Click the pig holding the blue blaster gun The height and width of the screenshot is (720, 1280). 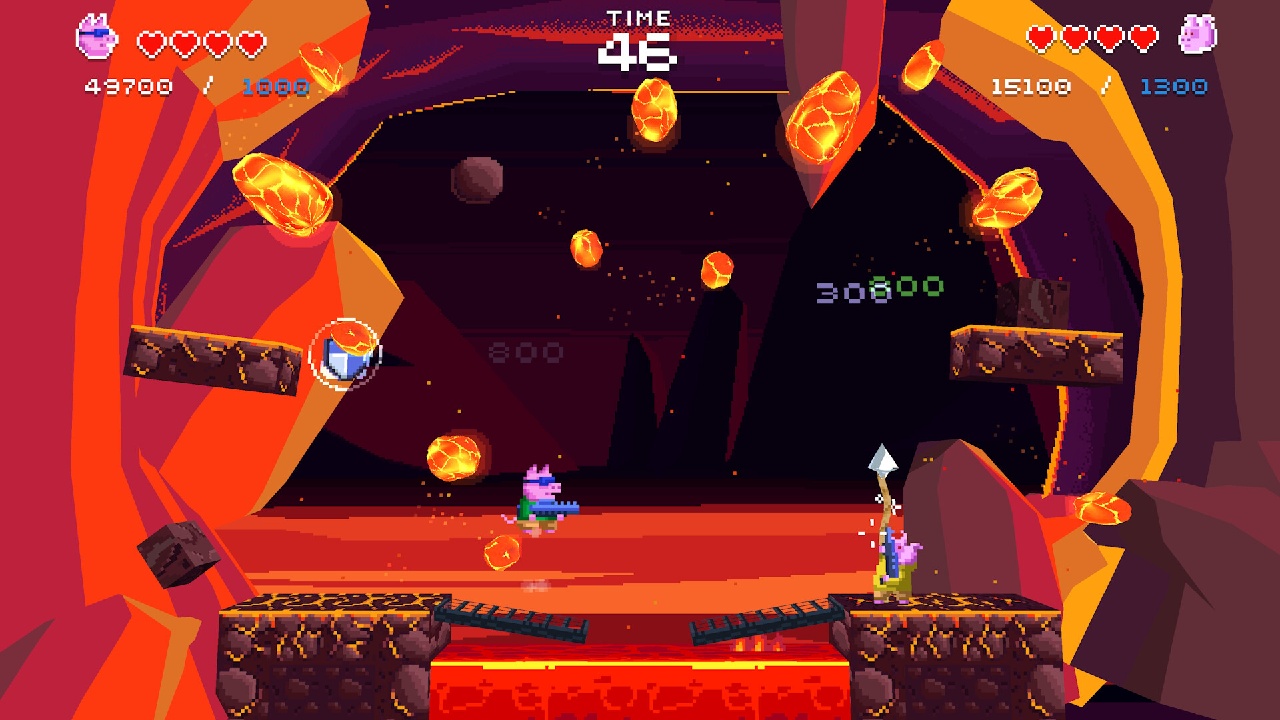point(541,499)
